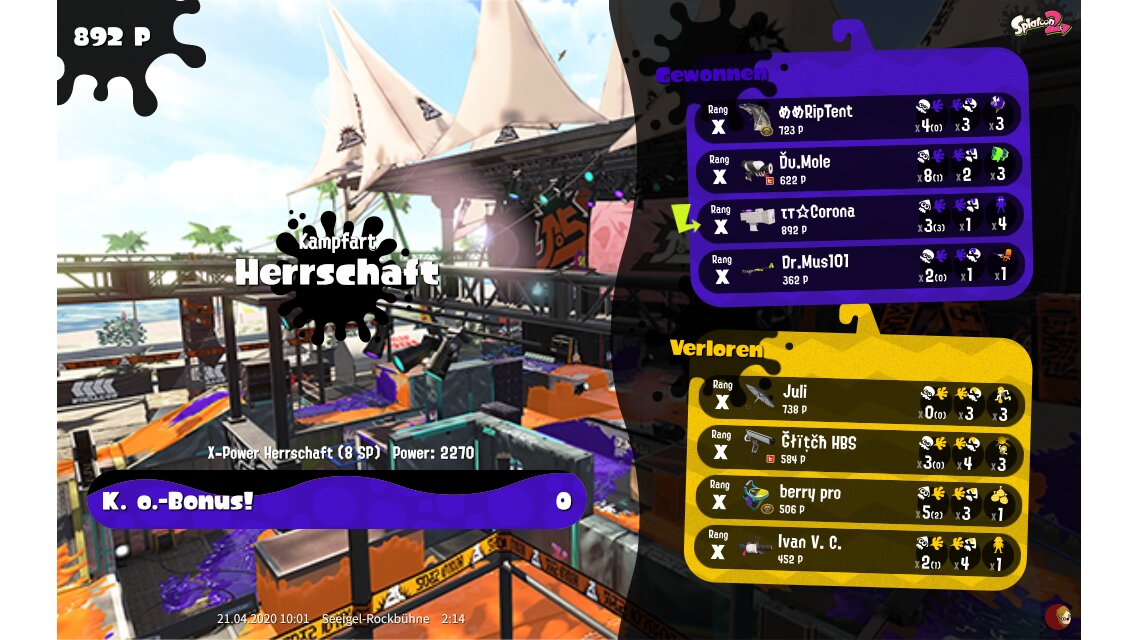Viewport: 1138px width, 640px height.
Task: Select the RipTent player row
Action: tap(858, 118)
